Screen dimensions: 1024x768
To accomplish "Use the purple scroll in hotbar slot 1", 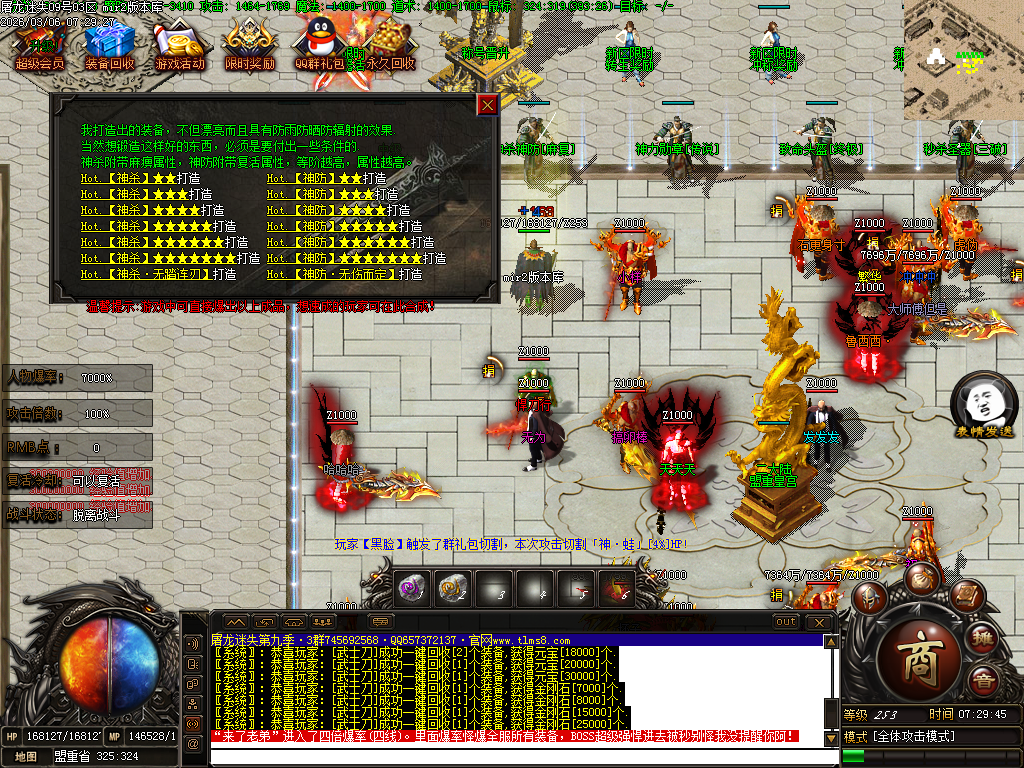I will coord(412,590).
